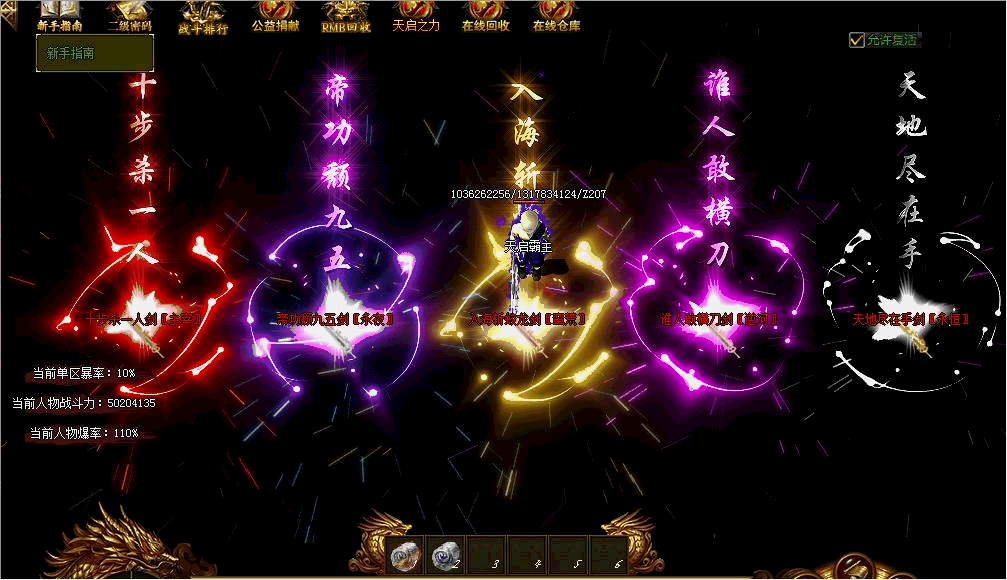Open the 公益捐献 donation menu
This screenshot has width=1007, height=580.
275,17
